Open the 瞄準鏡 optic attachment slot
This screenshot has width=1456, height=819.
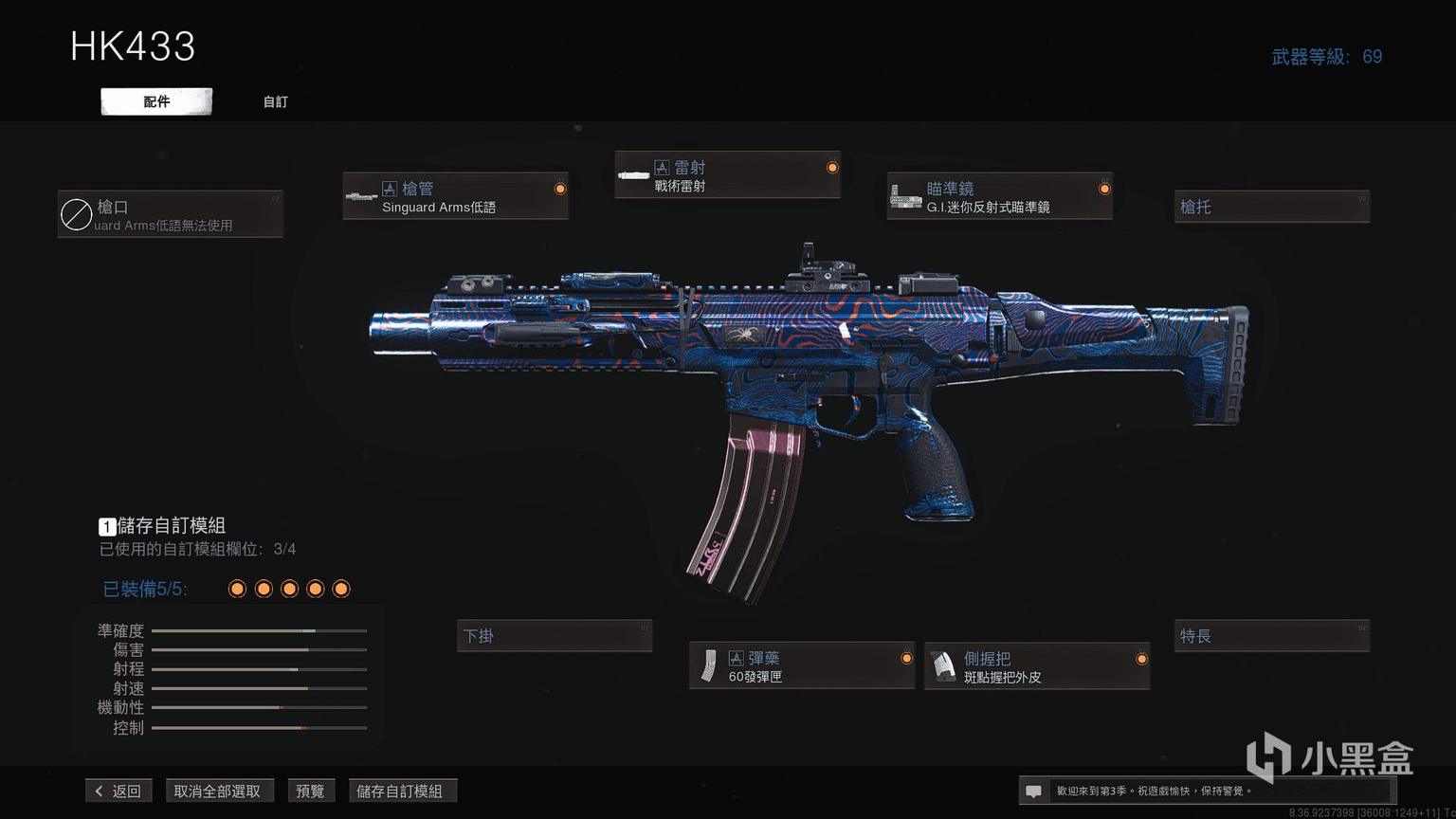pyautogui.click(x=999, y=196)
